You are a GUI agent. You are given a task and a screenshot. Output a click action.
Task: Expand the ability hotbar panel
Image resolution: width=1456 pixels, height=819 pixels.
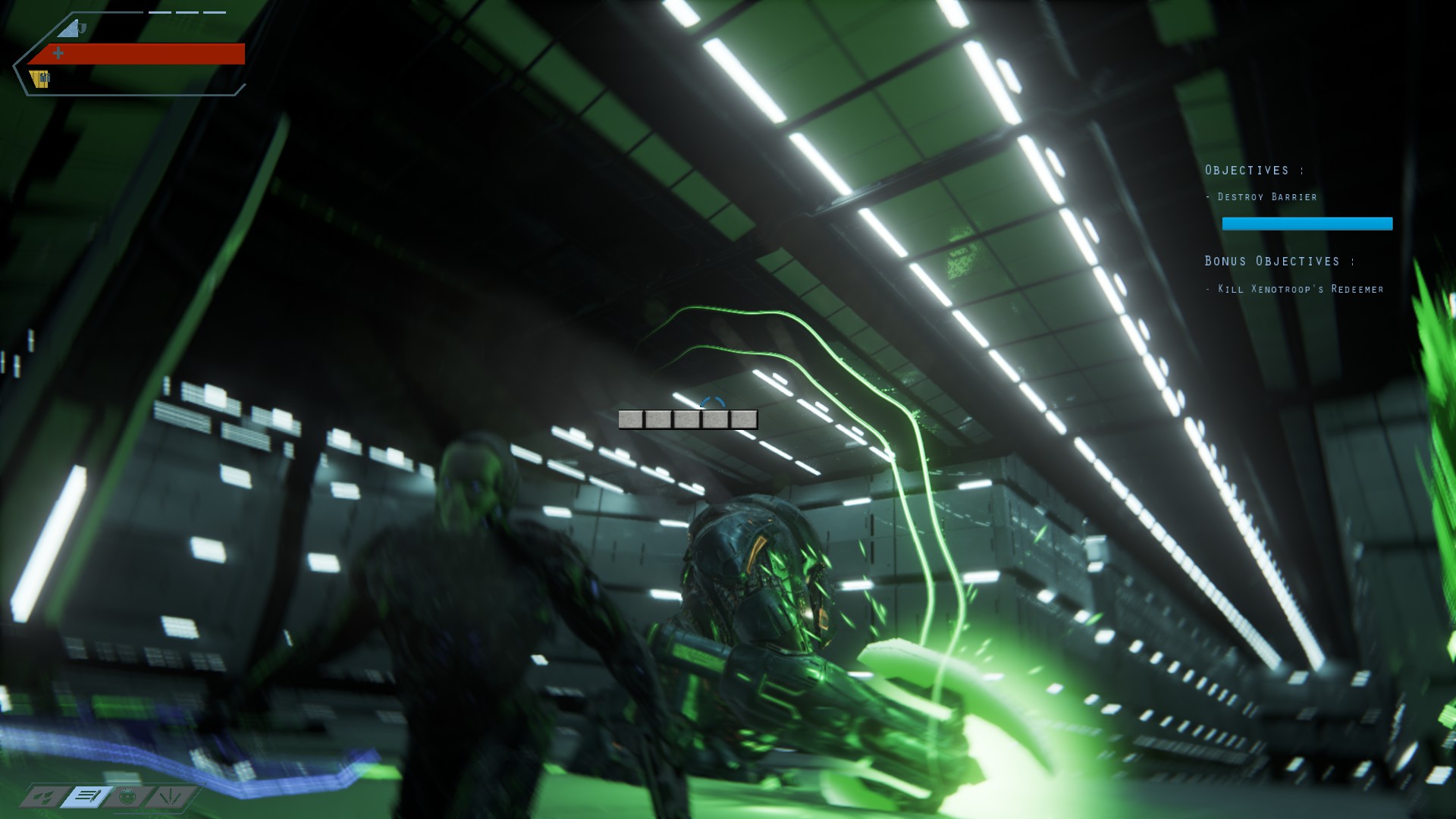click(x=110, y=797)
